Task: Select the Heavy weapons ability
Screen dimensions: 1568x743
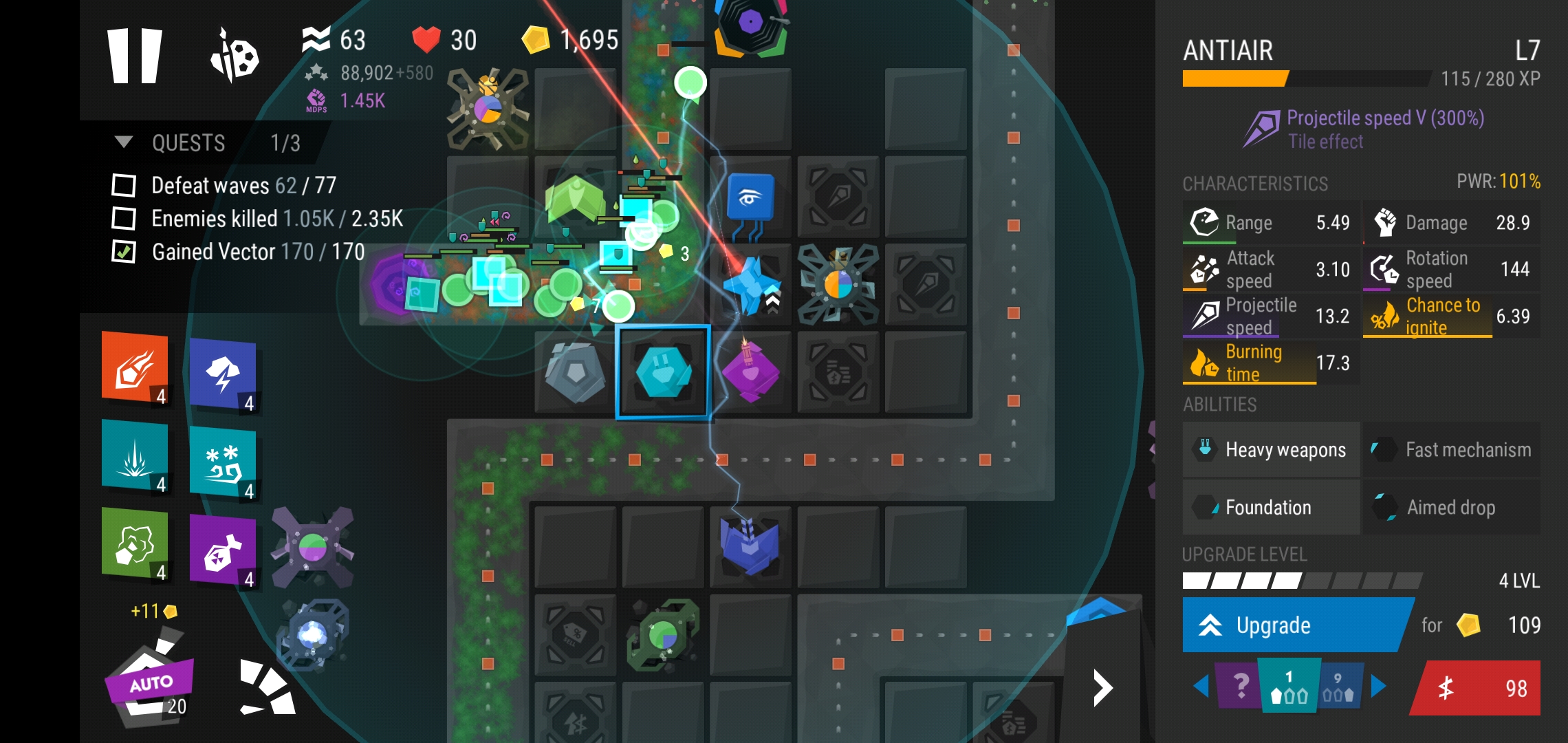Action: [x=1271, y=450]
